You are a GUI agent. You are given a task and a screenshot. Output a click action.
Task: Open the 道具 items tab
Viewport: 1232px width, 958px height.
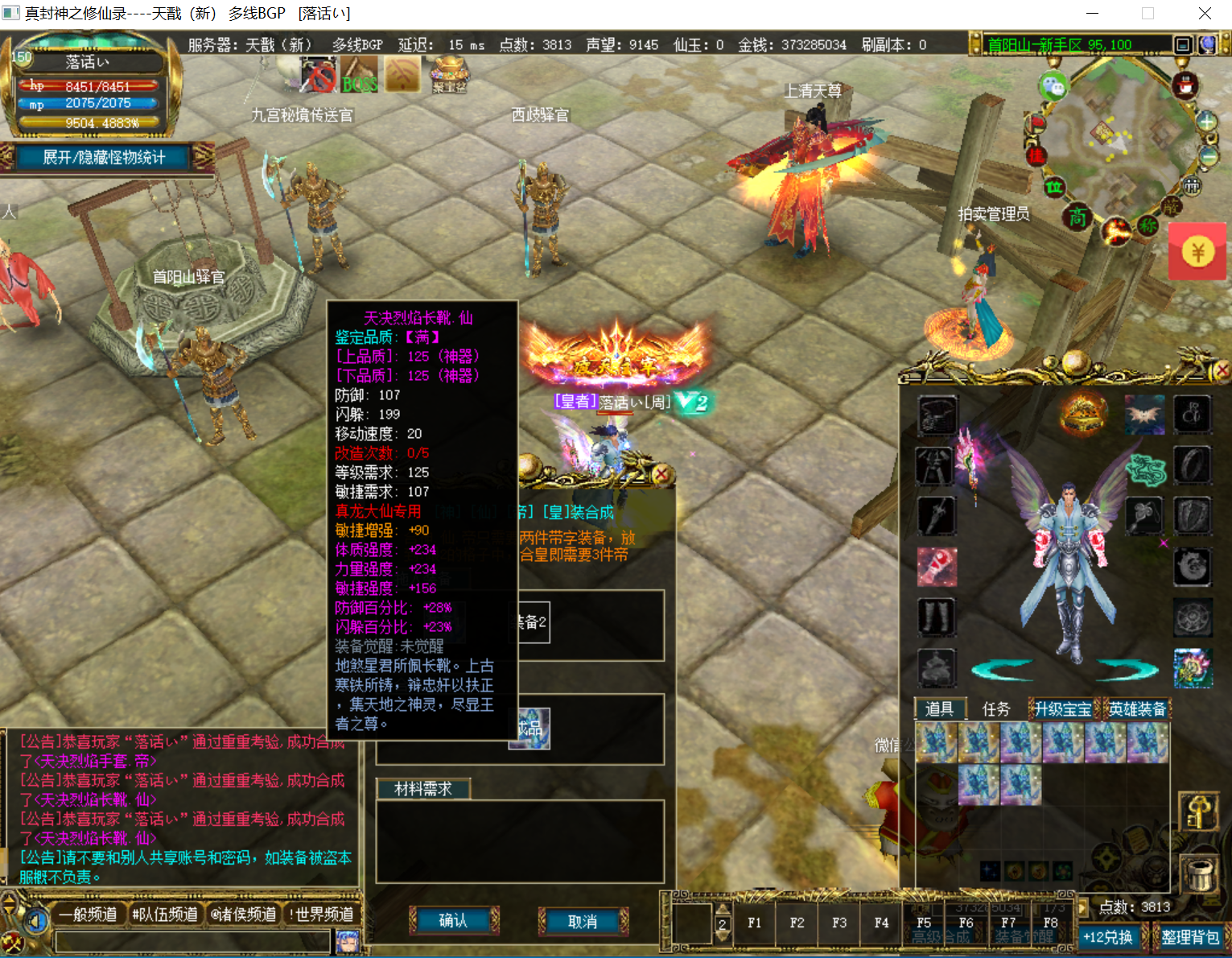point(939,708)
